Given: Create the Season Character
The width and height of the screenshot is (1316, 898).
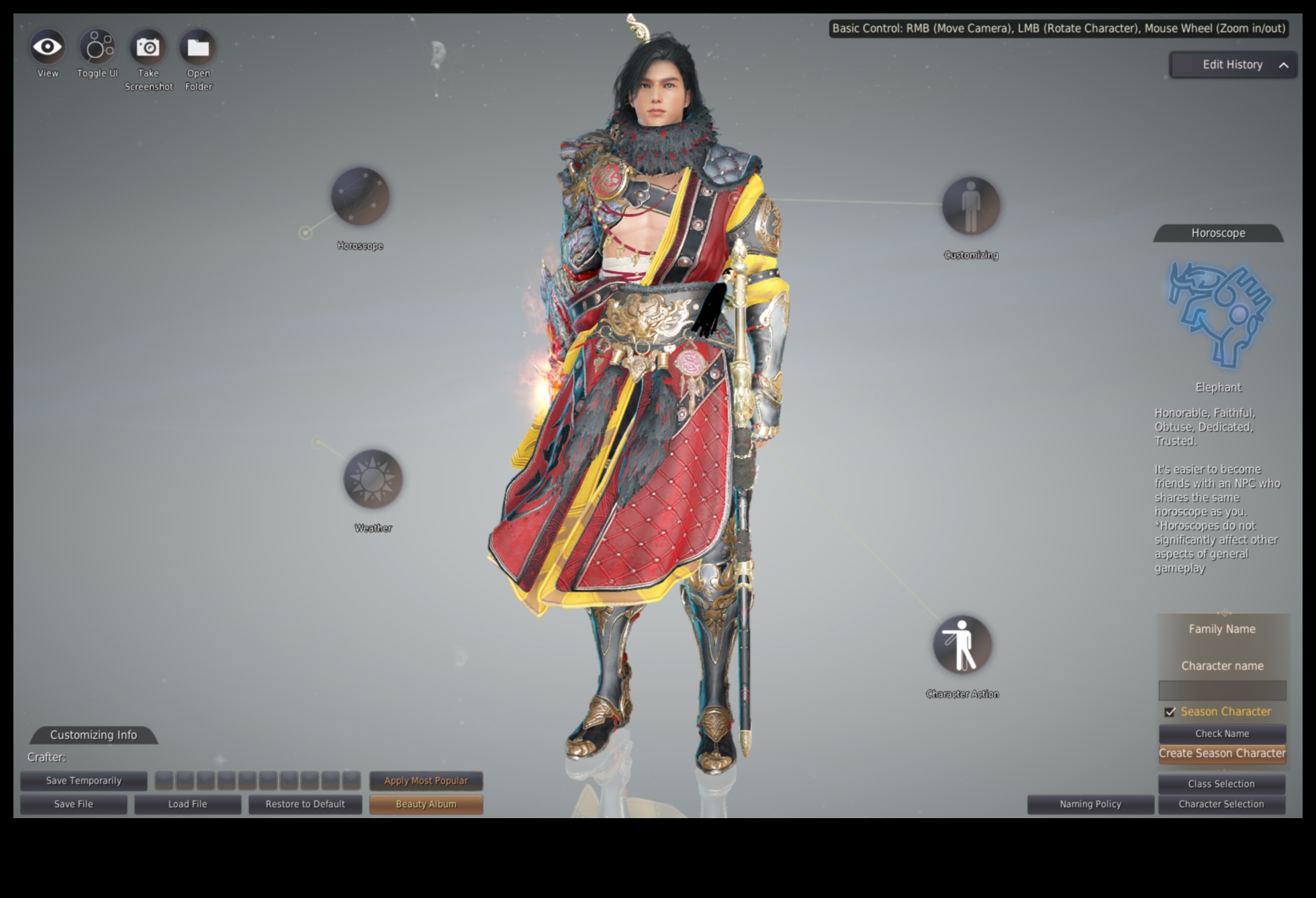Looking at the screenshot, I should pyautogui.click(x=1222, y=754).
